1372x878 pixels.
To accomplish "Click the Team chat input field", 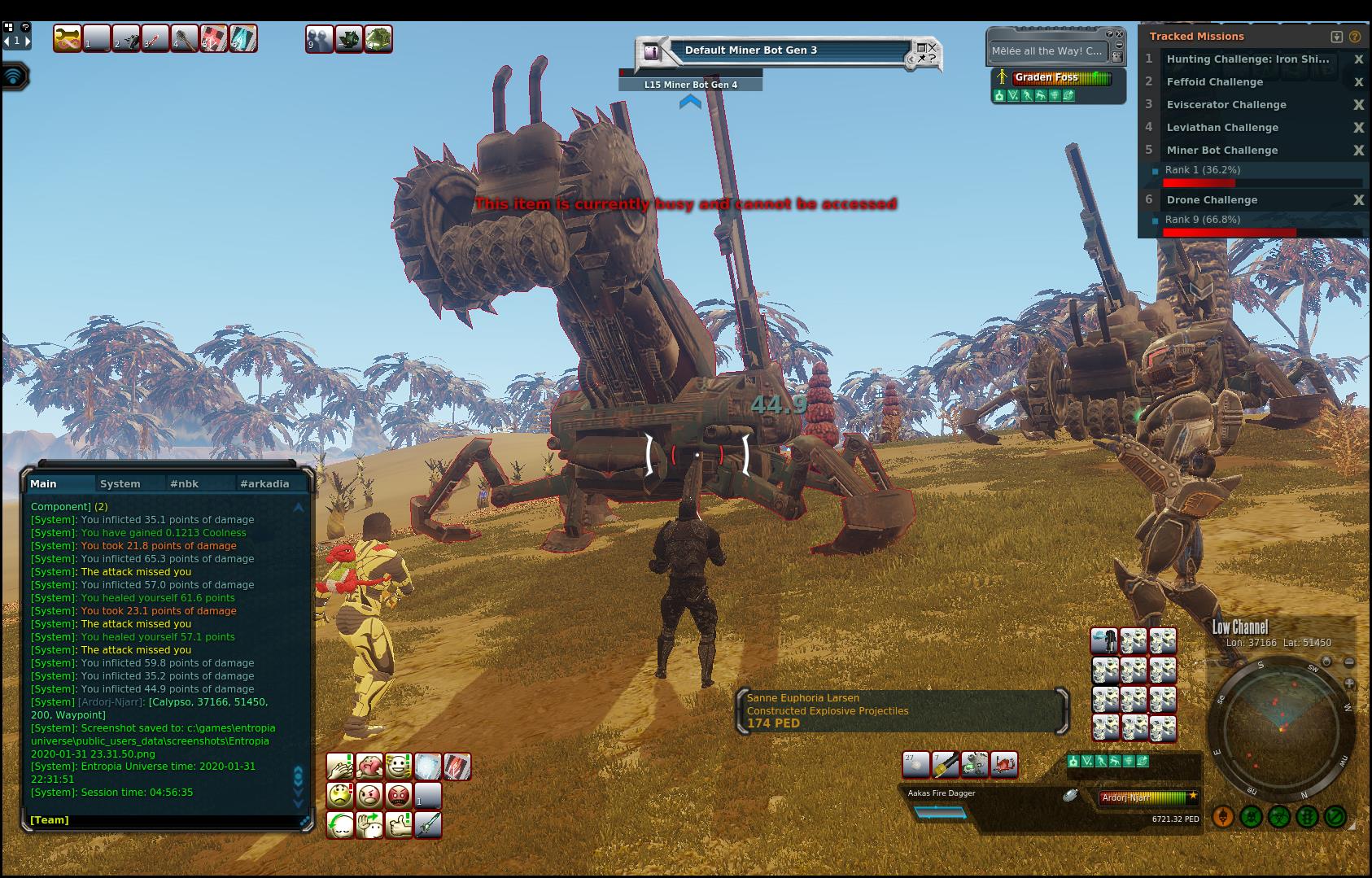I will 163,820.
